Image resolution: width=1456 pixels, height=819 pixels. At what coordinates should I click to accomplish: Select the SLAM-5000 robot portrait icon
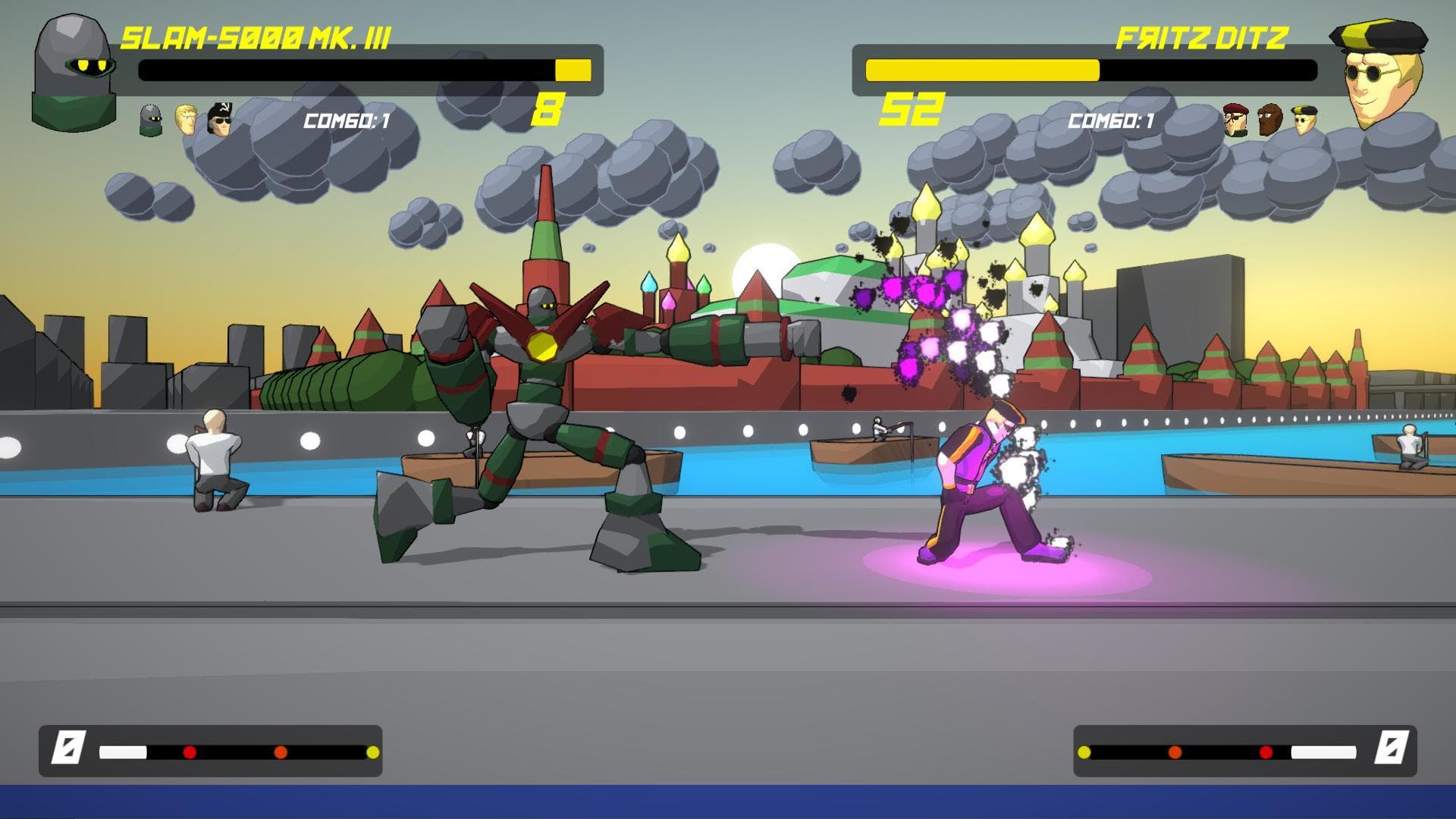[x=72, y=68]
